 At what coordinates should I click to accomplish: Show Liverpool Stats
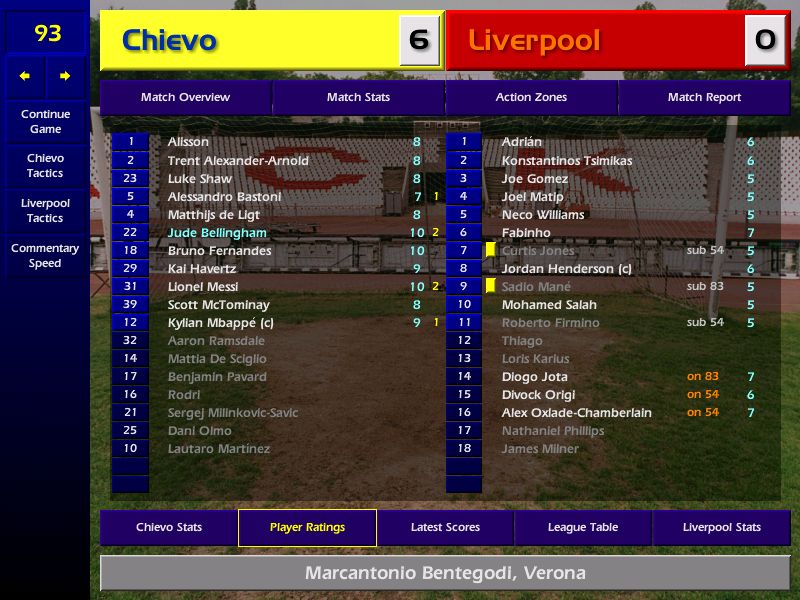tap(721, 527)
